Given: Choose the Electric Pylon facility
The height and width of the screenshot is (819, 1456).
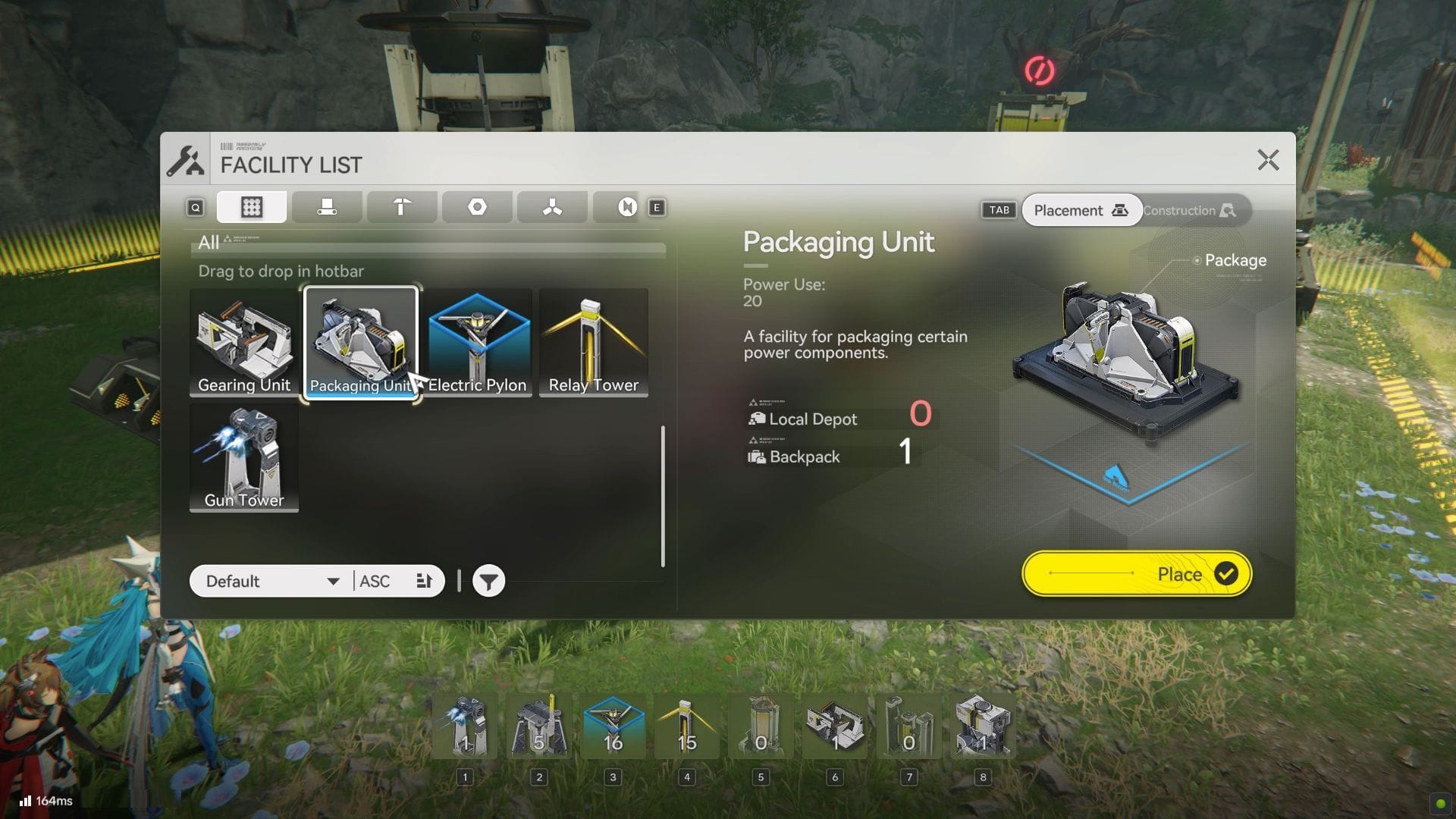Looking at the screenshot, I should (477, 341).
